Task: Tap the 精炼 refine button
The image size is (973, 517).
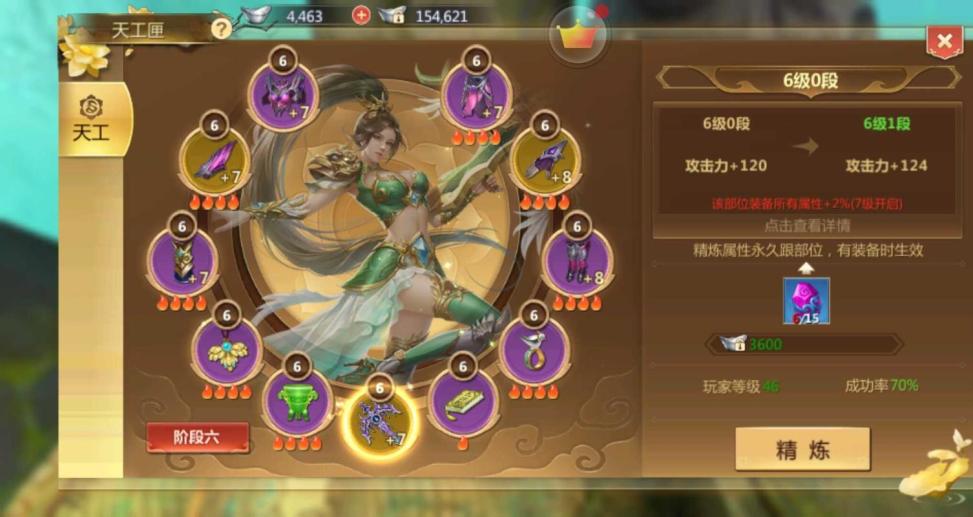Action: click(x=802, y=449)
